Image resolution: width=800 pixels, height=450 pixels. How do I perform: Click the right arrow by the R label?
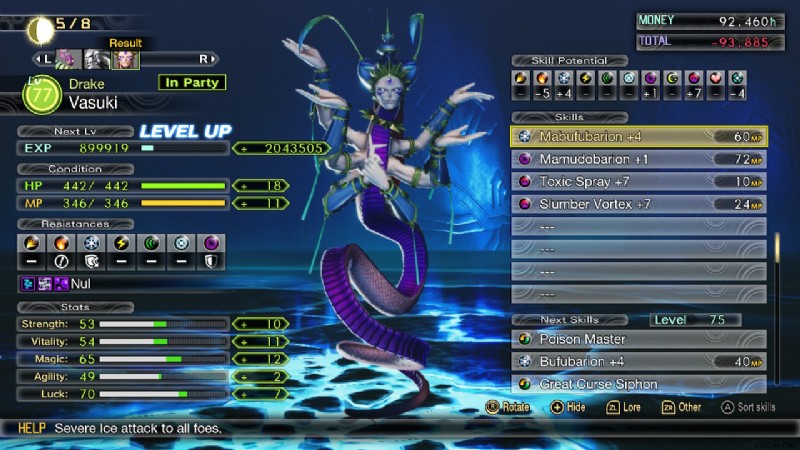tap(214, 59)
